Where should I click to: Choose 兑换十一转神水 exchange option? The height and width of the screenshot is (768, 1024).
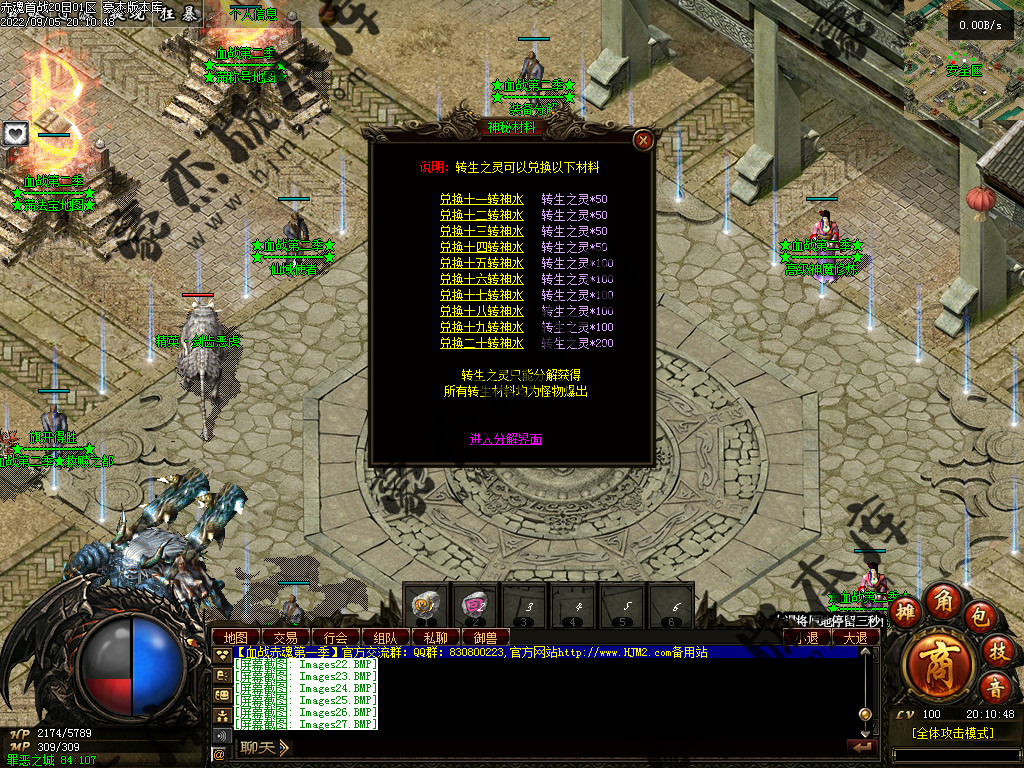tap(482, 199)
